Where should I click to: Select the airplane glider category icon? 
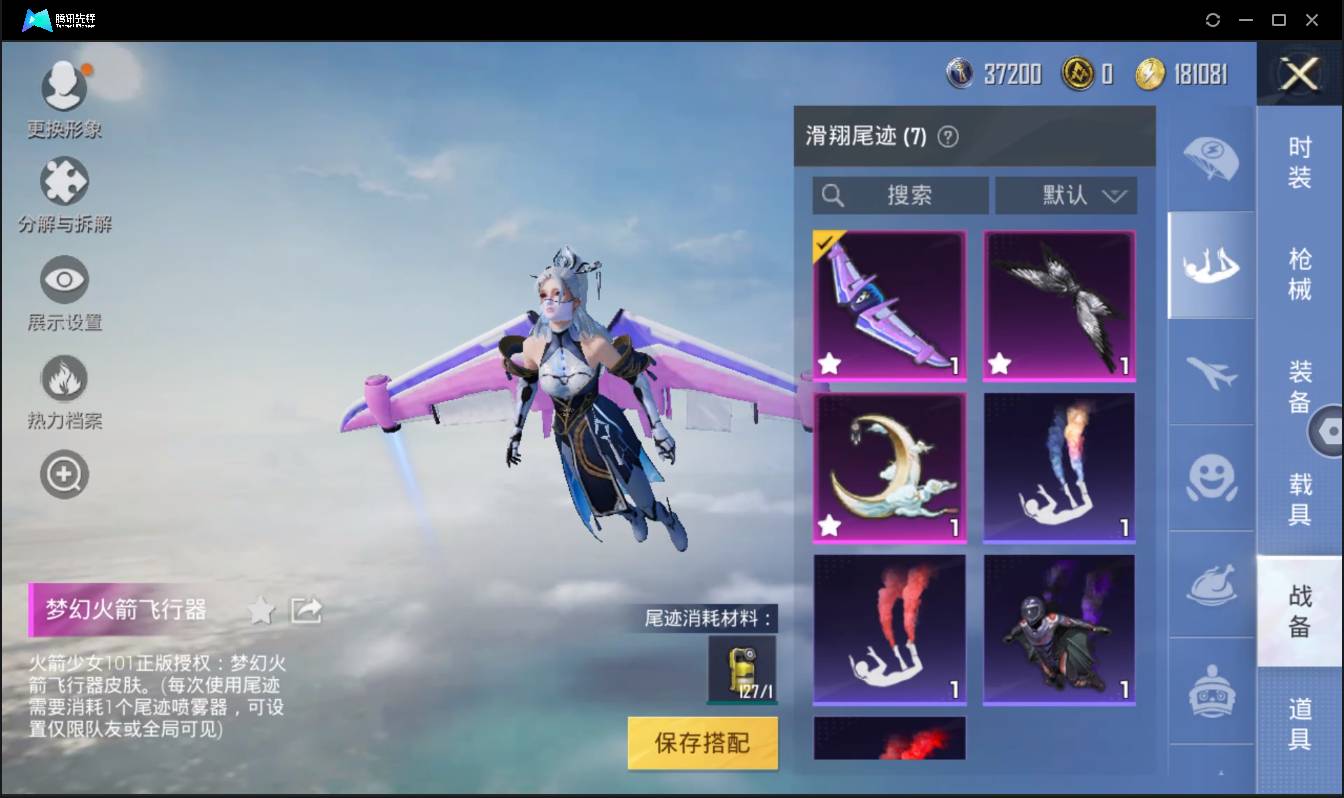pyautogui.click(x=1210, y=375)
